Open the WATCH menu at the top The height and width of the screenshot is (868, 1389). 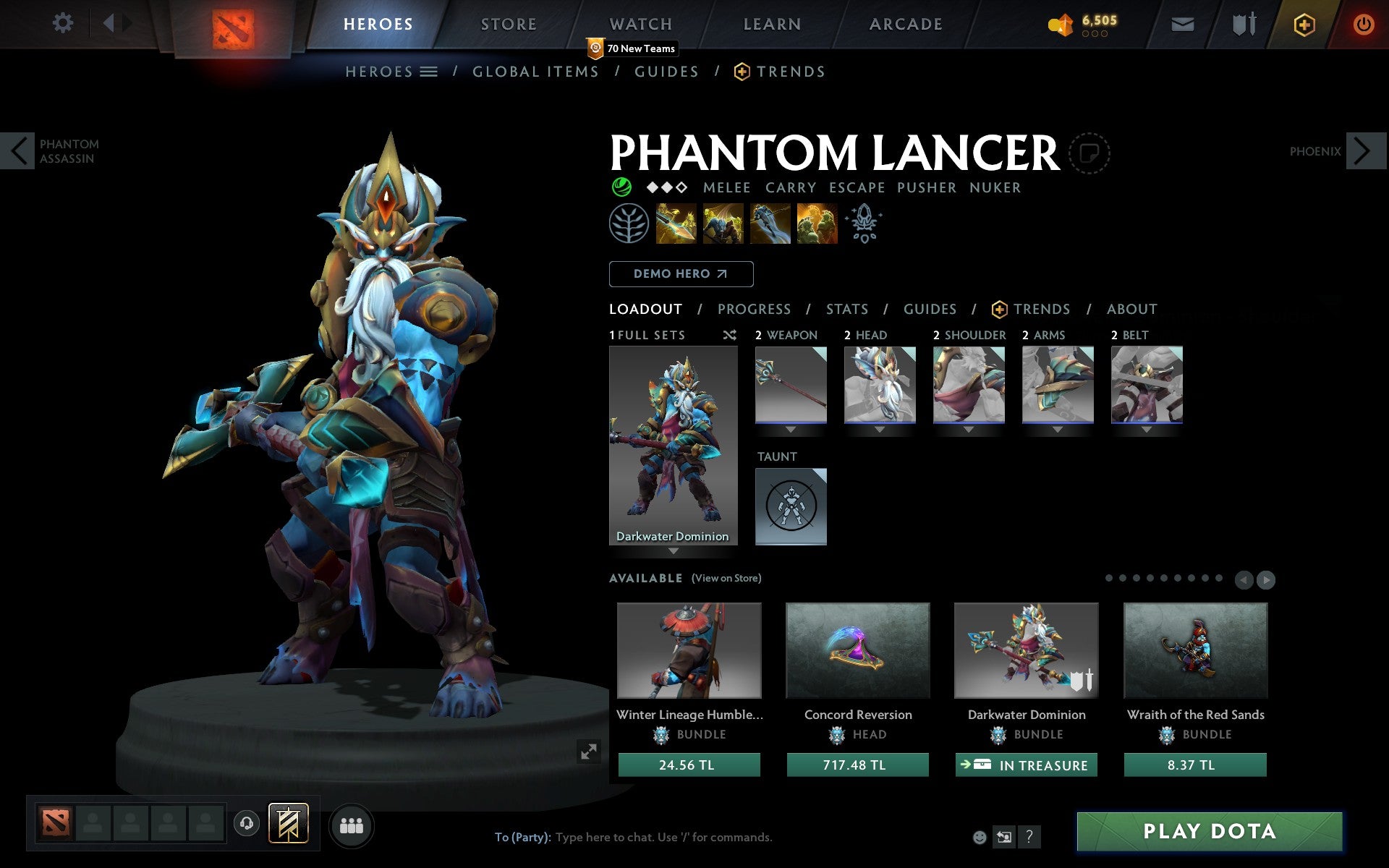[640, 23]
